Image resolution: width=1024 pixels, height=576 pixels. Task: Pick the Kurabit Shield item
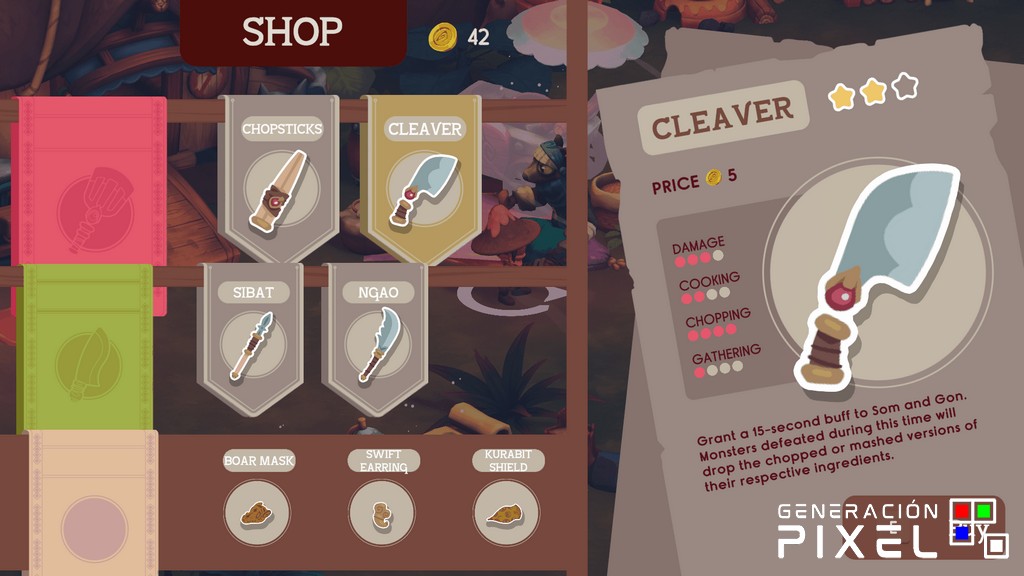click(506, 512)
